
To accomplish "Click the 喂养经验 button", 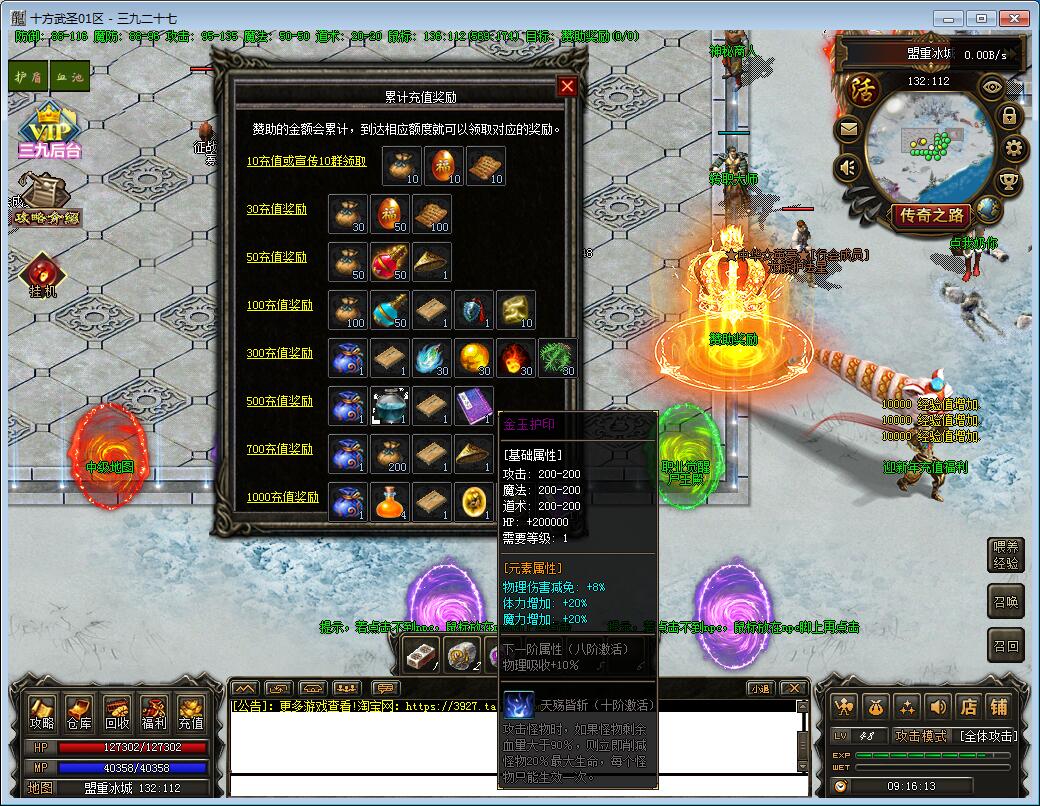I will click(1006, 556).
